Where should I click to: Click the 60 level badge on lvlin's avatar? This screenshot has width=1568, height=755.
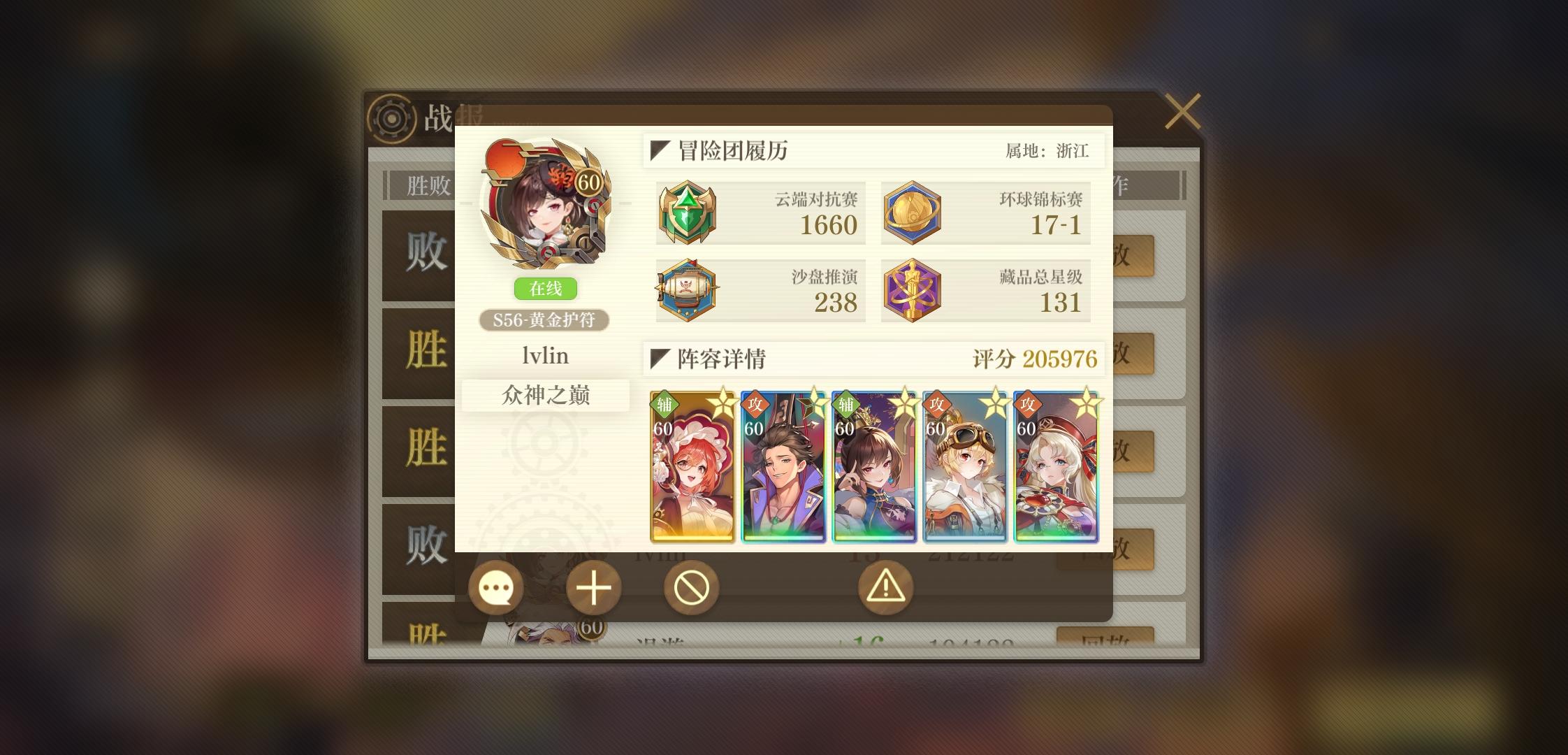pyautogui.click(x=589, y=183)
